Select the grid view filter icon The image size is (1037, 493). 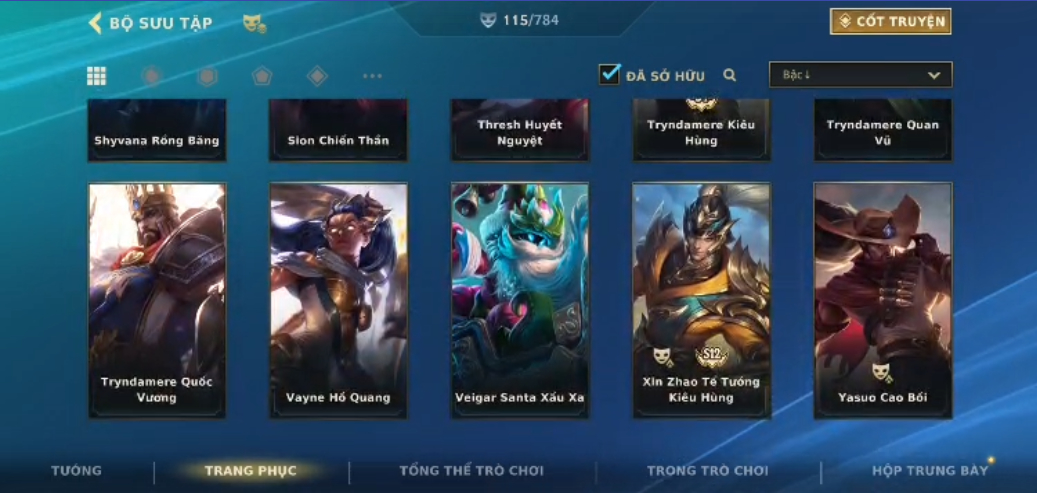[x=97, y=76]
